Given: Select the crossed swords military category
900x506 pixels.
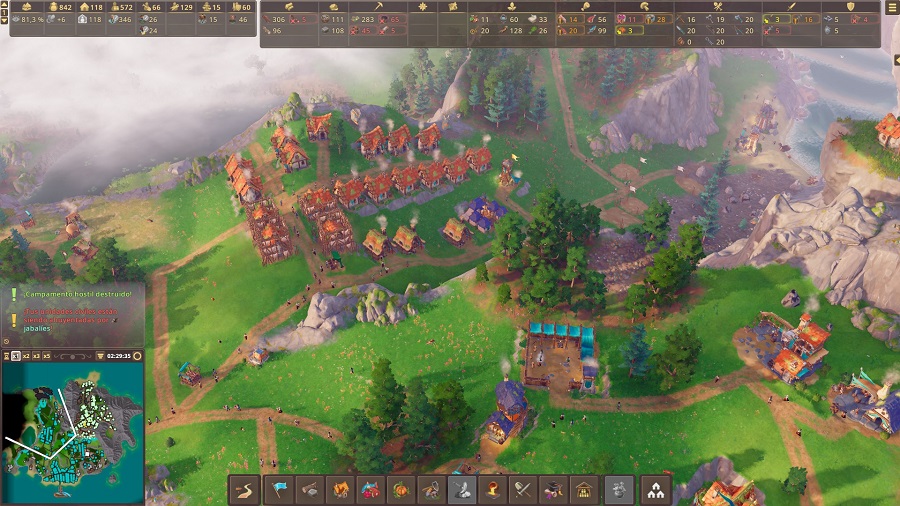Looking at the screenshot, I should [522, 490].
